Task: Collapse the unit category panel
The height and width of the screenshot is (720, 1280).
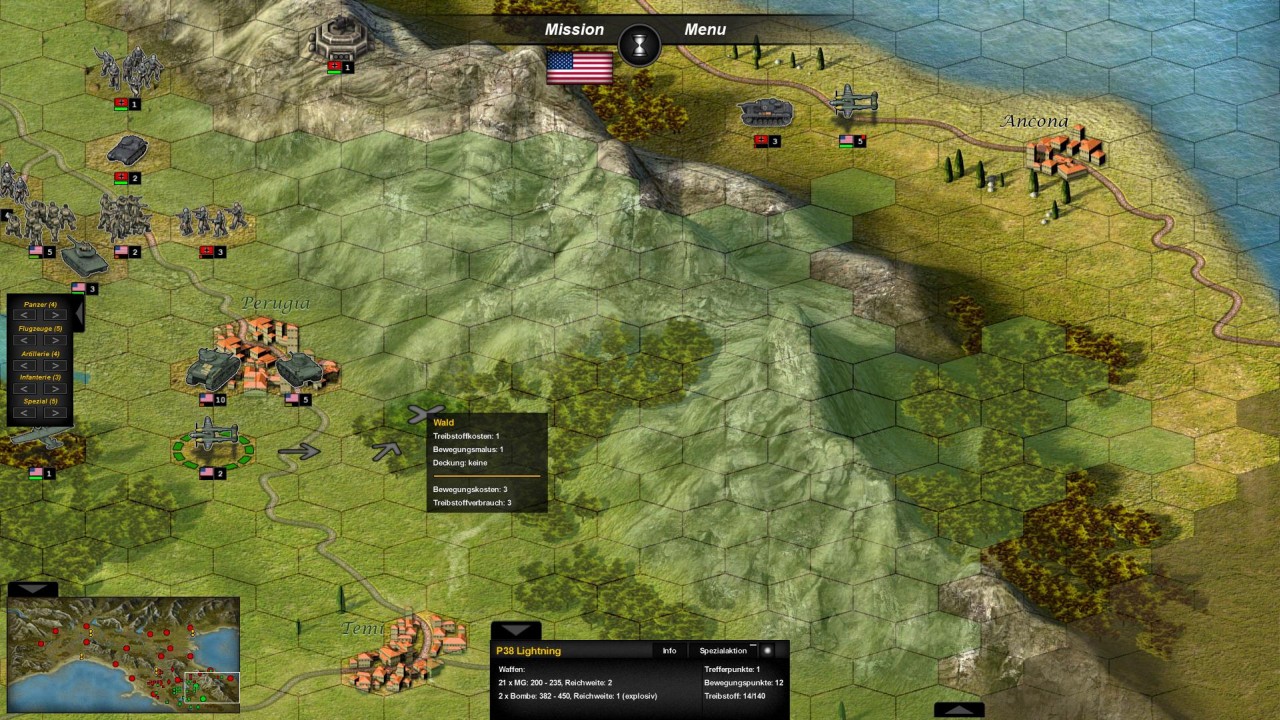Action: click(x=78, y=314)
